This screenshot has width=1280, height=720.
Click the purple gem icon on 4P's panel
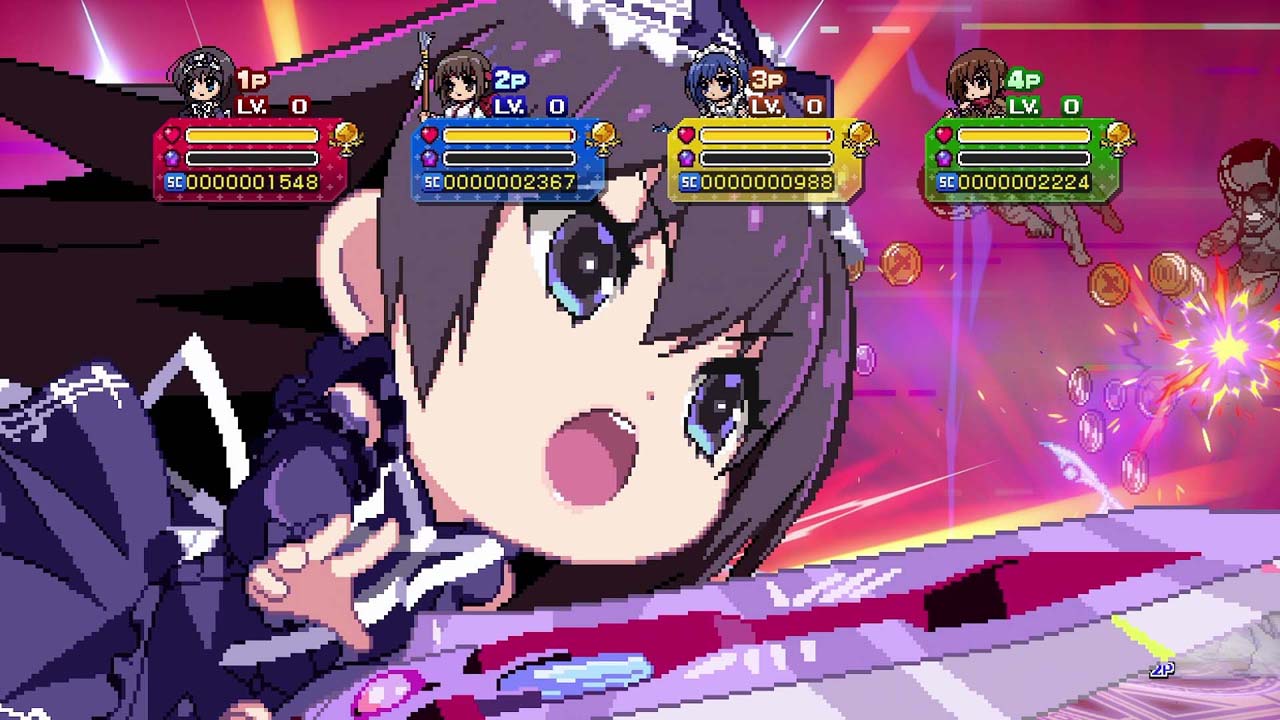click(x=944, y=157)
